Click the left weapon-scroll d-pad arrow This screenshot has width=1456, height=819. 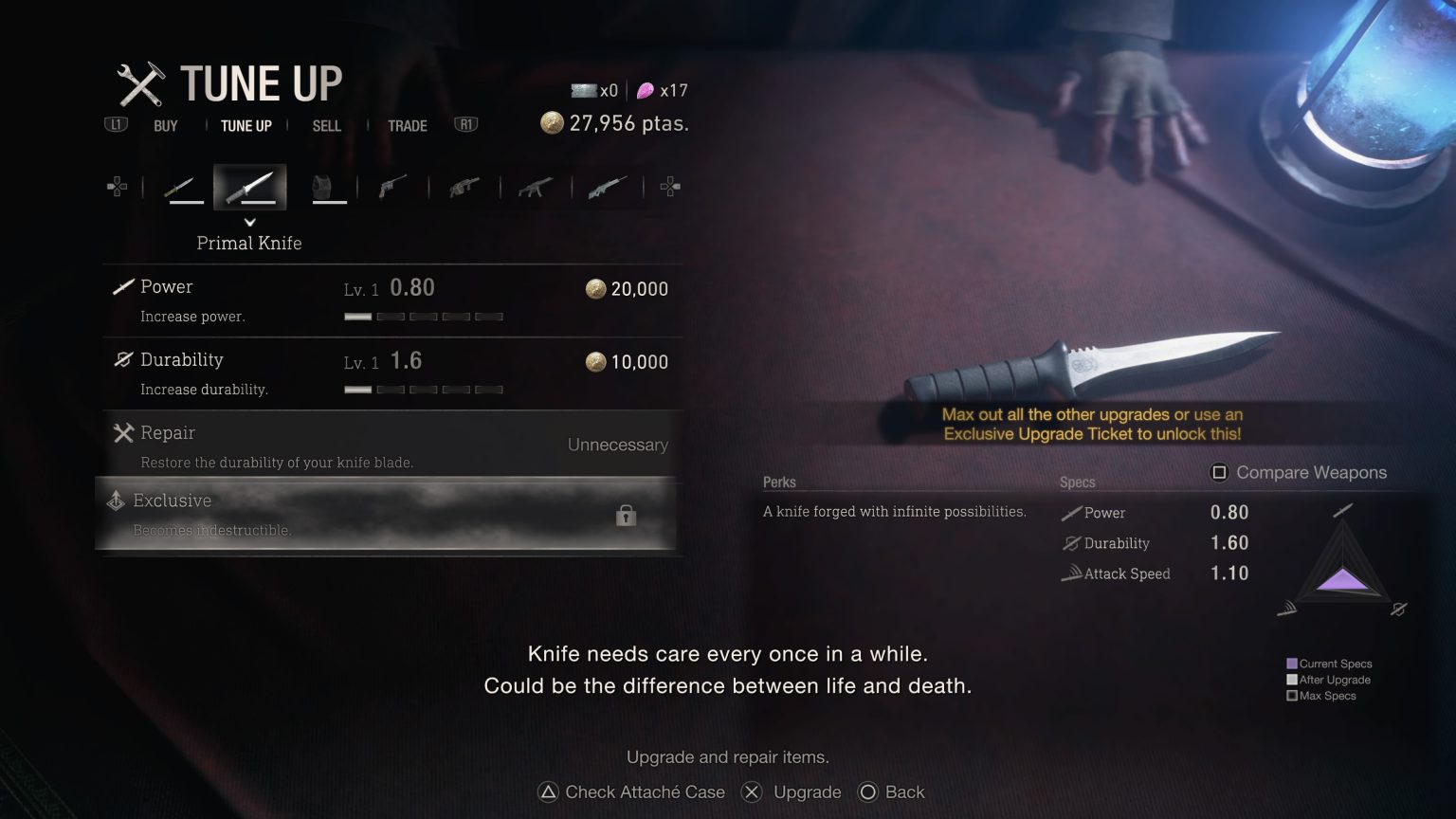click(x=118, y=186)
